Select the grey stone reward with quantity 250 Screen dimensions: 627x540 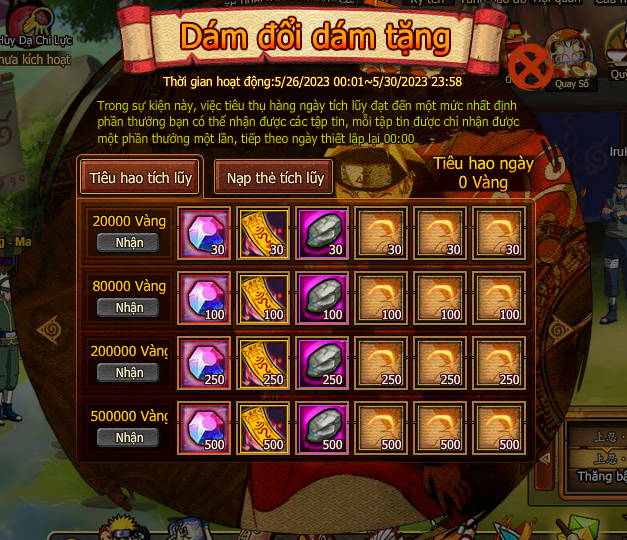[322, 364]
